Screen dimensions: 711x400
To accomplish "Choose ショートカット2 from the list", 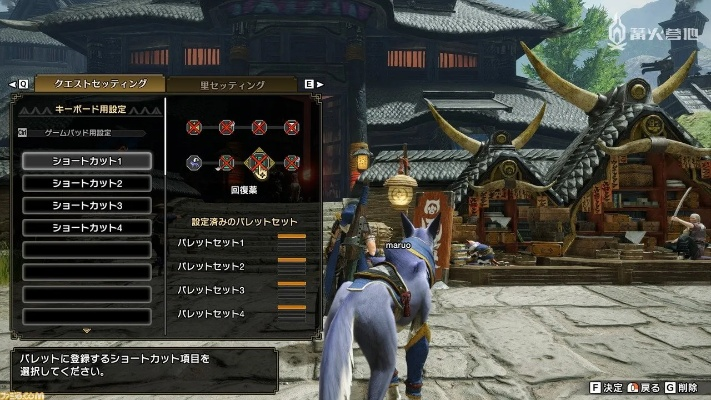I will pos(87,183).
